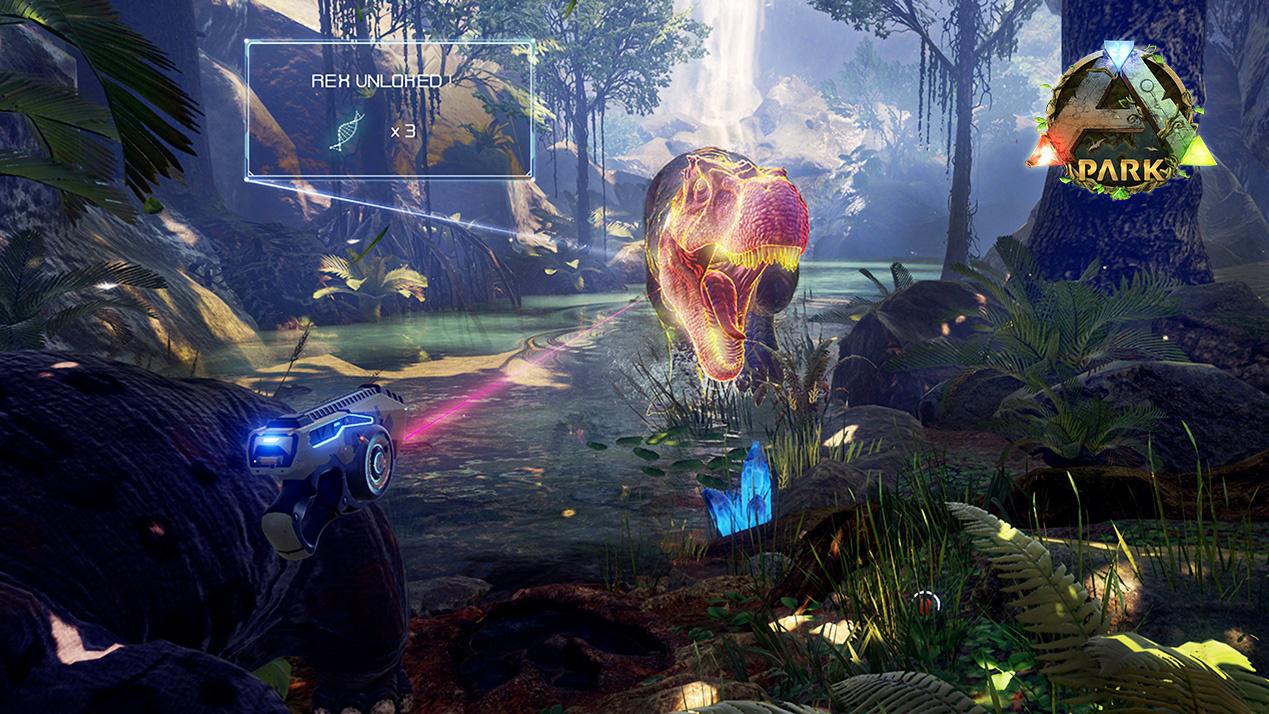The height and width of the screenshot is (714, 1269).
Task: Click the Rex Unlocked notification panel
Action: click(389, 109)
